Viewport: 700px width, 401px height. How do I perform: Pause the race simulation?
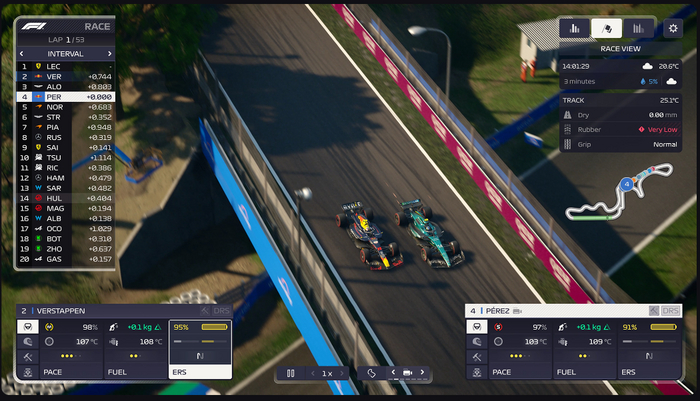(291, 373)
